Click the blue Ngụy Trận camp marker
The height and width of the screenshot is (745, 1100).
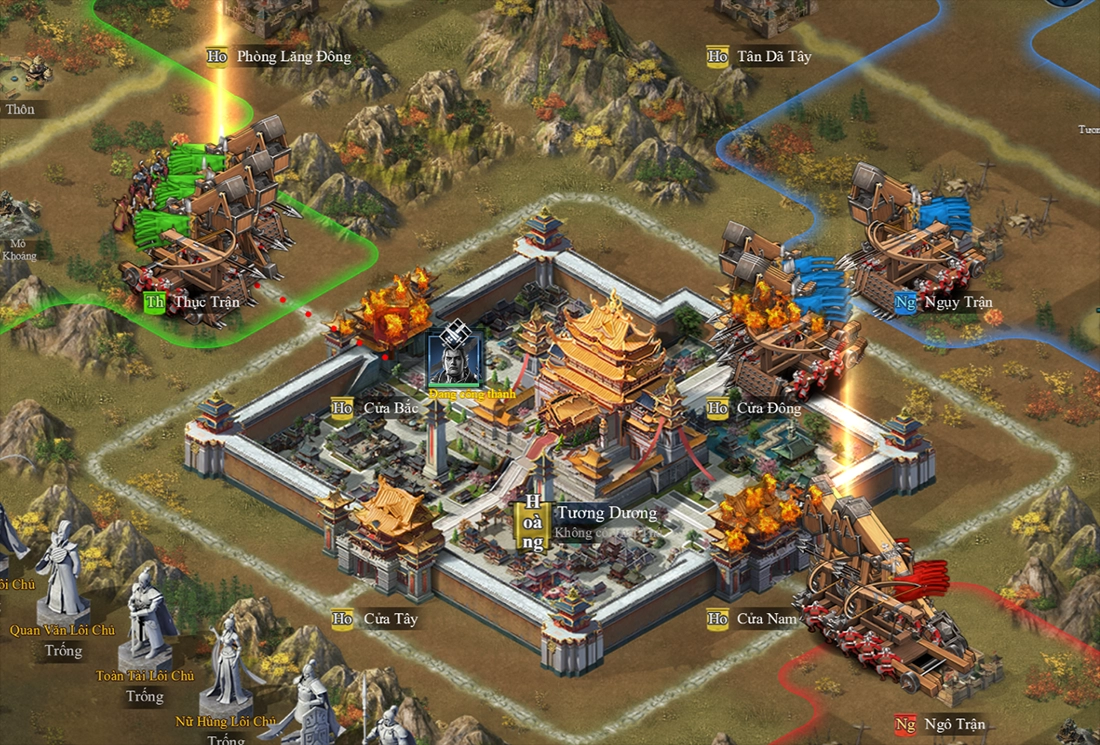[x=906, y=302]
